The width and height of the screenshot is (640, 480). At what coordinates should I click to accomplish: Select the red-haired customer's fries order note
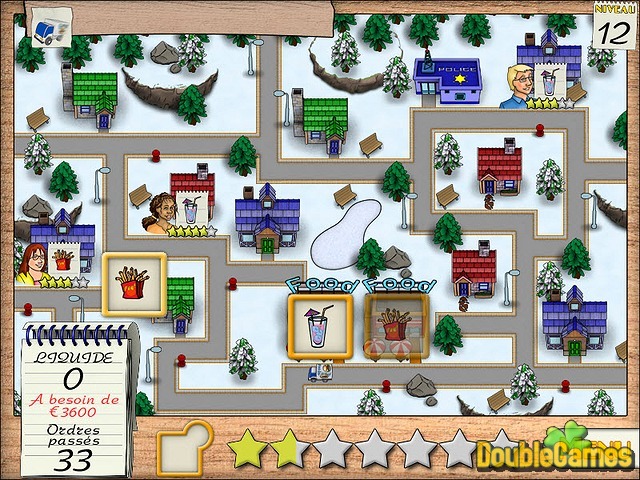click(65, 260)
